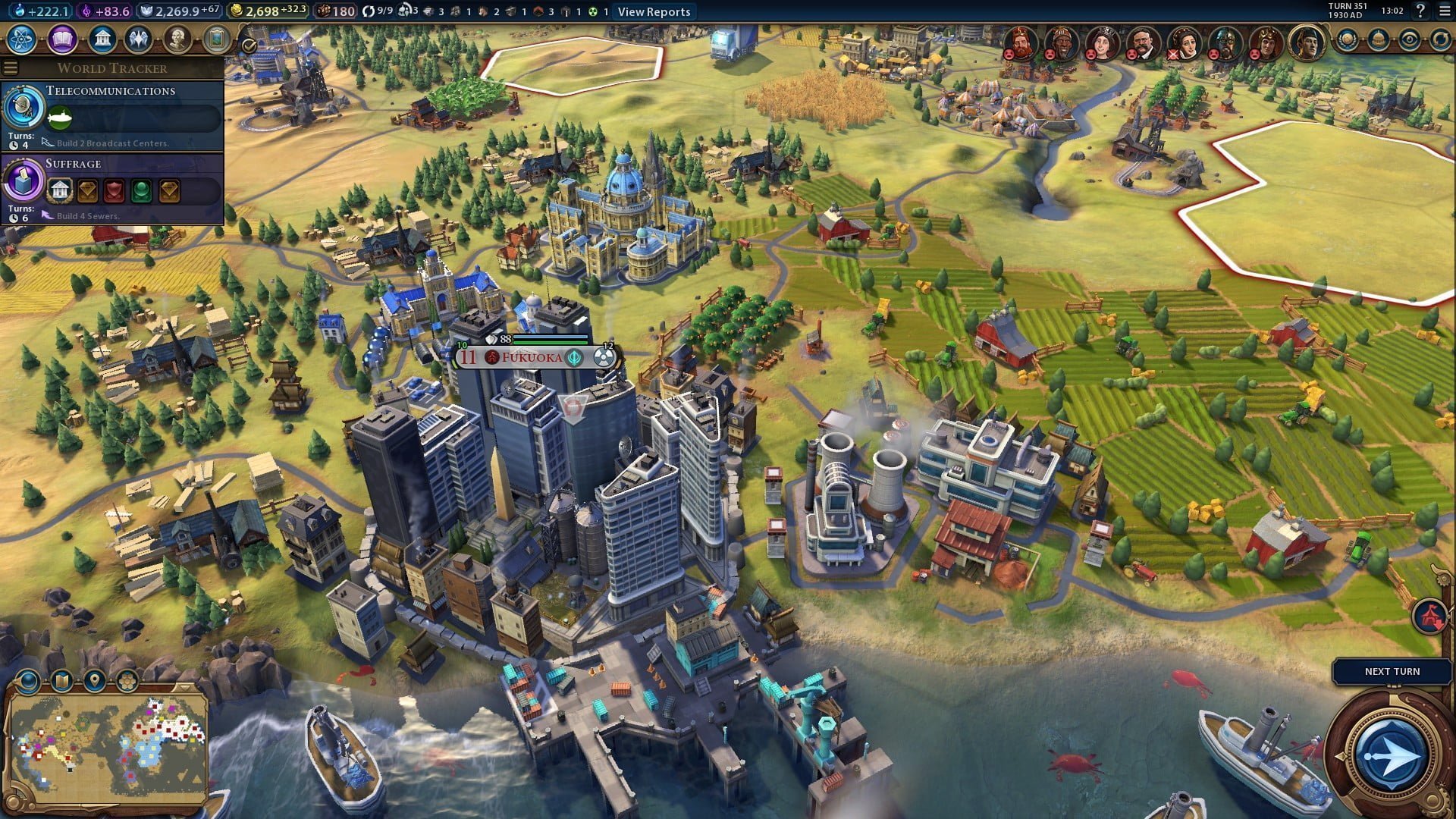Open the World Rankings globe icon
The image size is (1456, 819).
pos(1348,39)
